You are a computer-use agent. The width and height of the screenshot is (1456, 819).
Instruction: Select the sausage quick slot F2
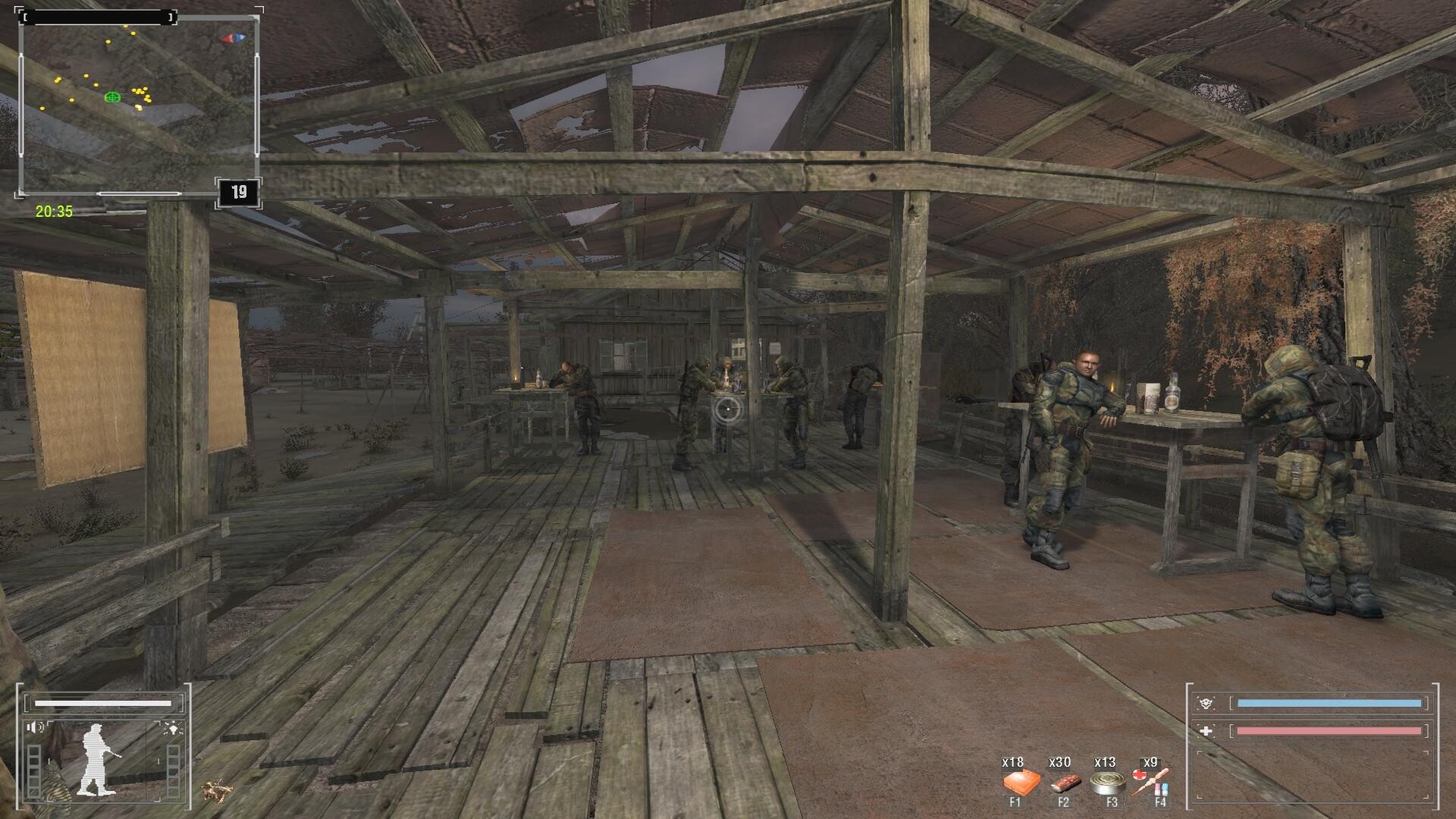pyautogui.click(x=1063, y=783)
